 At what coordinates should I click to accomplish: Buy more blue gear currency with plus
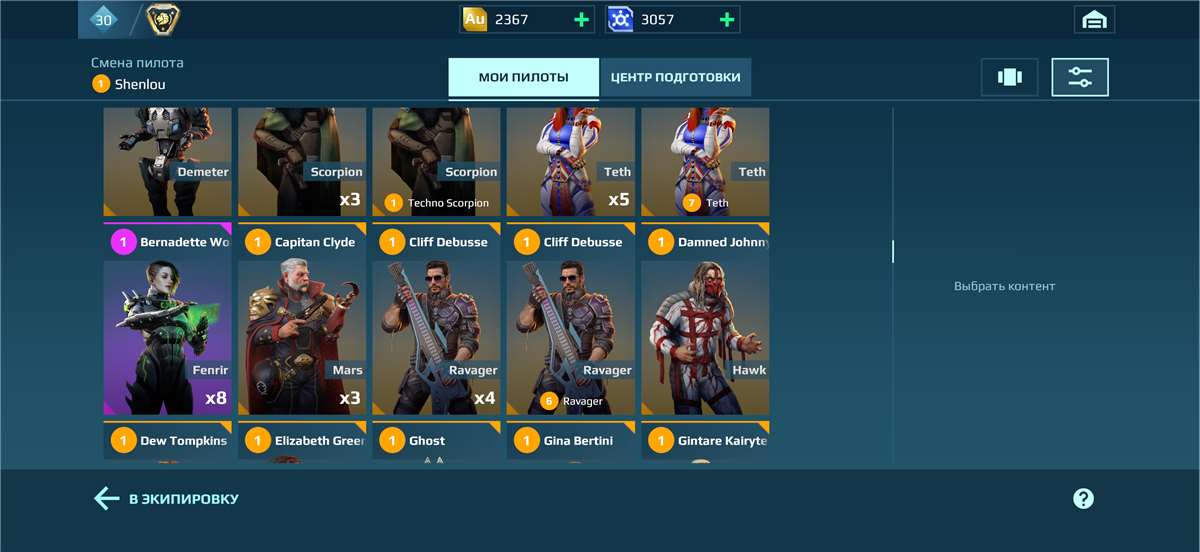(727, 19)
